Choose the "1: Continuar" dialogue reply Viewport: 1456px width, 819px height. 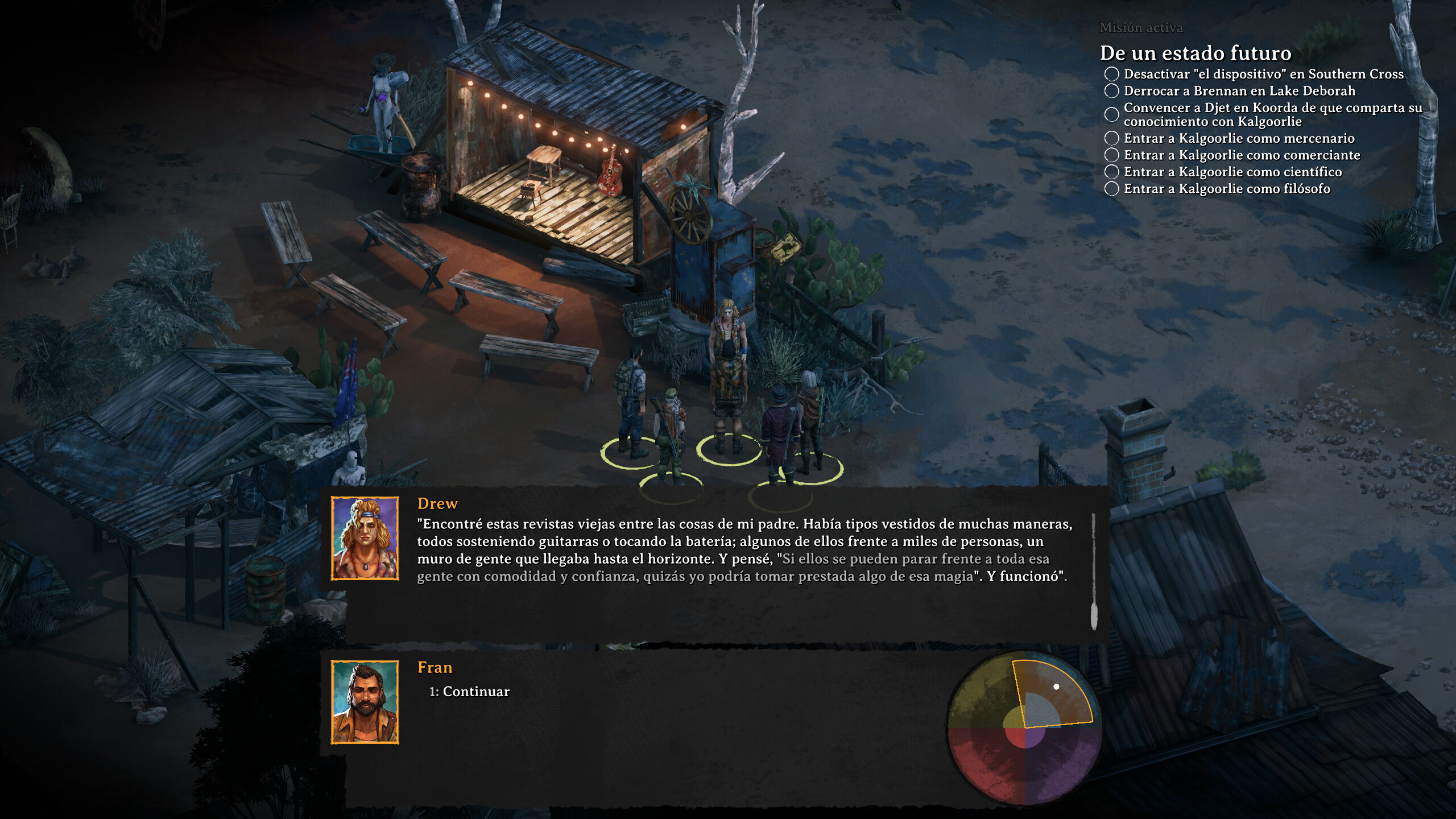click(469, 692)
